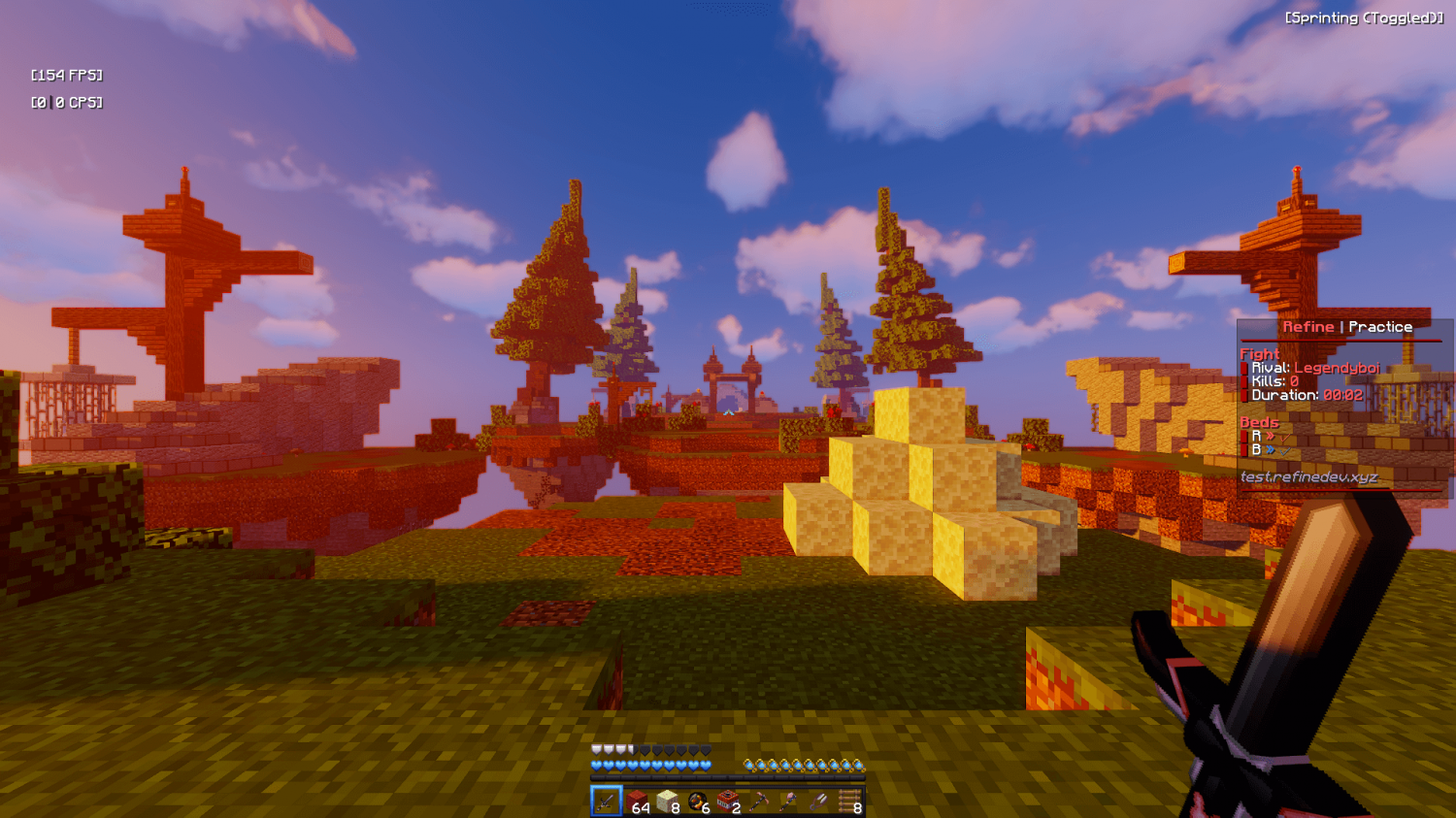Expand the R bed chevron on the scoreboard
The image size is (1456, 818).
coord(1271,435)
